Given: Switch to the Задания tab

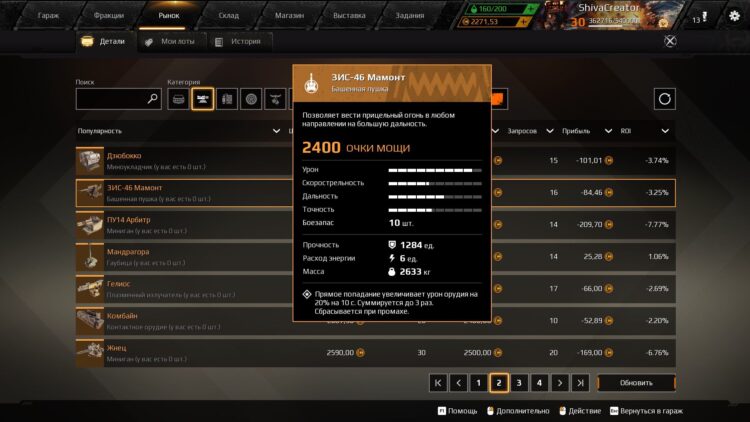Looking at the screenshot, I should point(409,16).
